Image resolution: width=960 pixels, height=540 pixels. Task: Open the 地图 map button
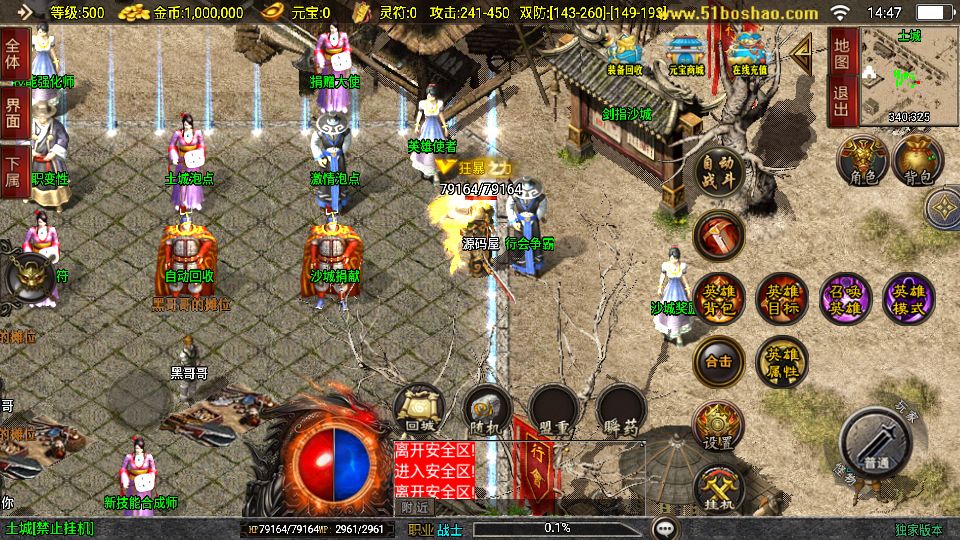[x=842, y=54]
